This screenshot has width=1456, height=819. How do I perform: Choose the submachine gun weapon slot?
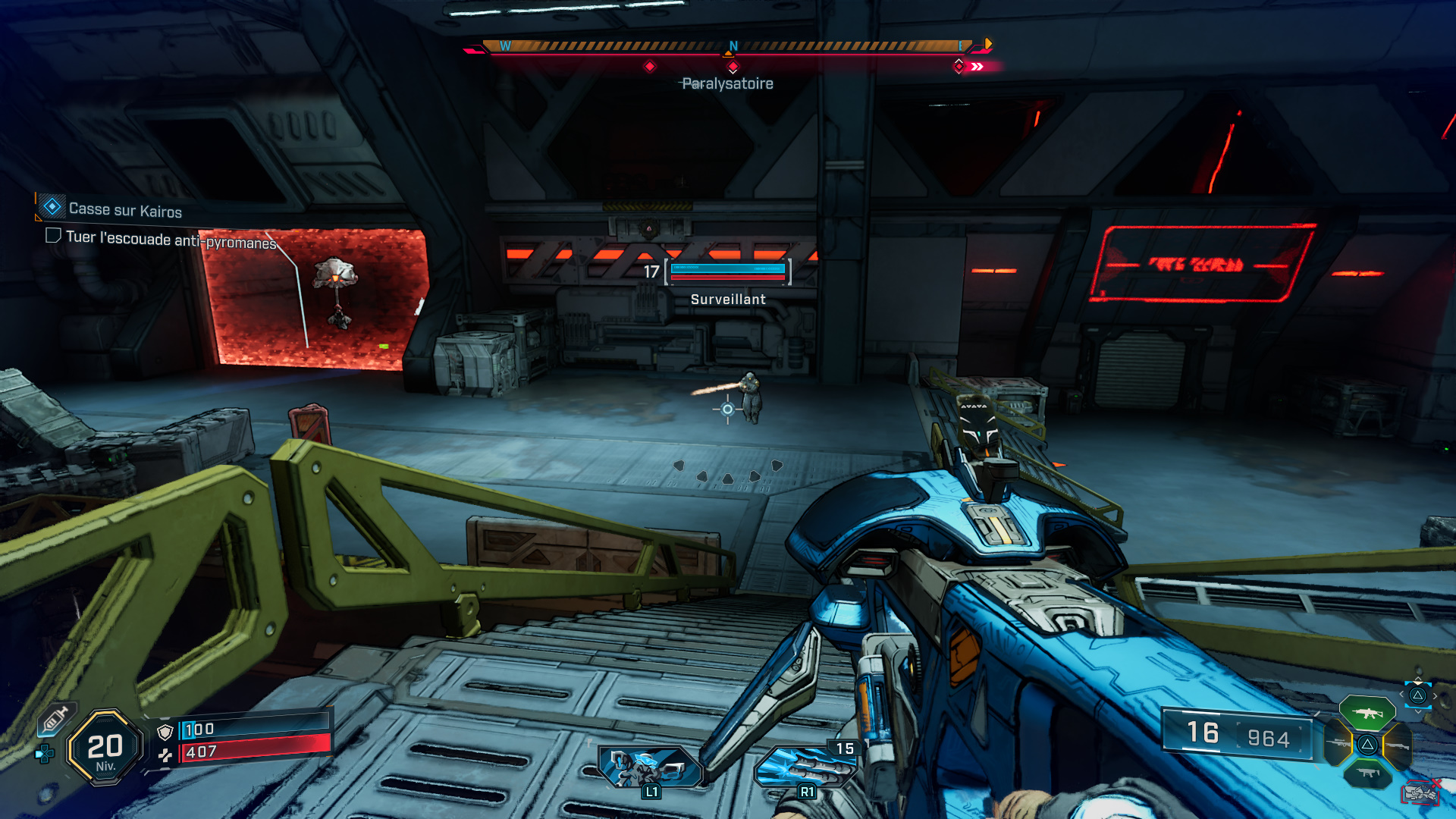1367,773
